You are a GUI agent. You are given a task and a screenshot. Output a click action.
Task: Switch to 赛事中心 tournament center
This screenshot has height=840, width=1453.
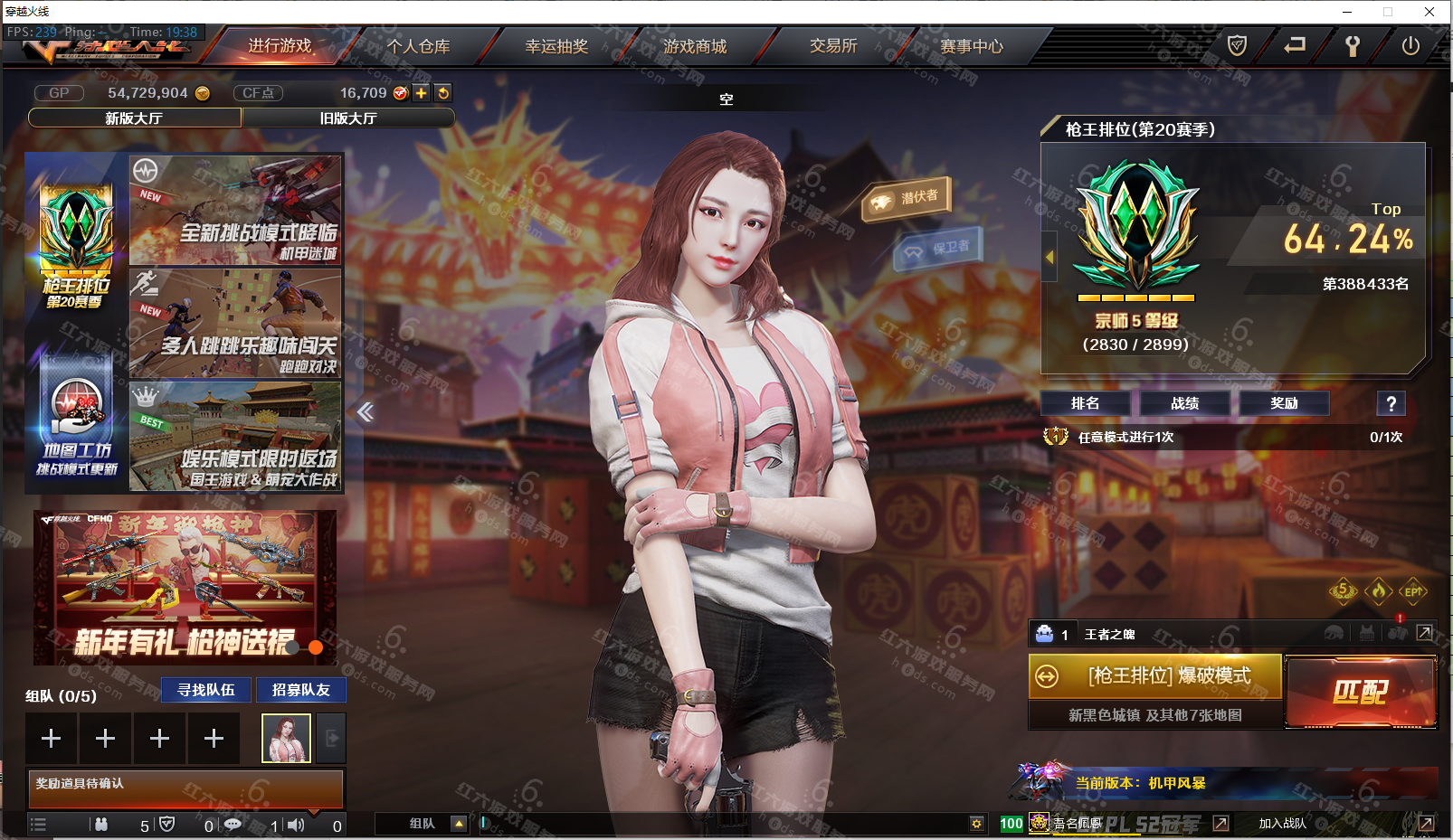tap(972, 46)
